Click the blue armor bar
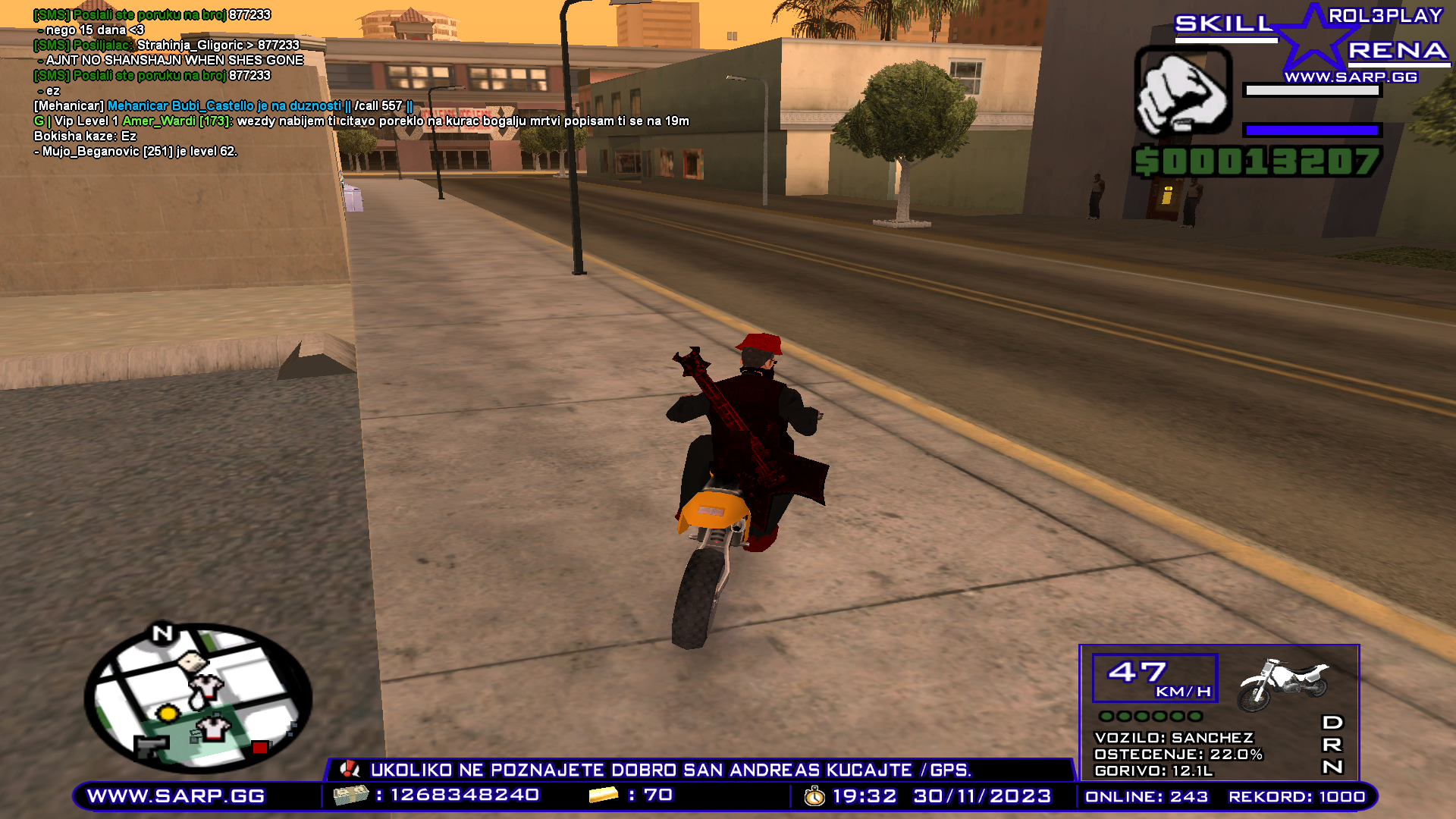1456x819 pixels. pyautogui.click(x=1312, y=129)
